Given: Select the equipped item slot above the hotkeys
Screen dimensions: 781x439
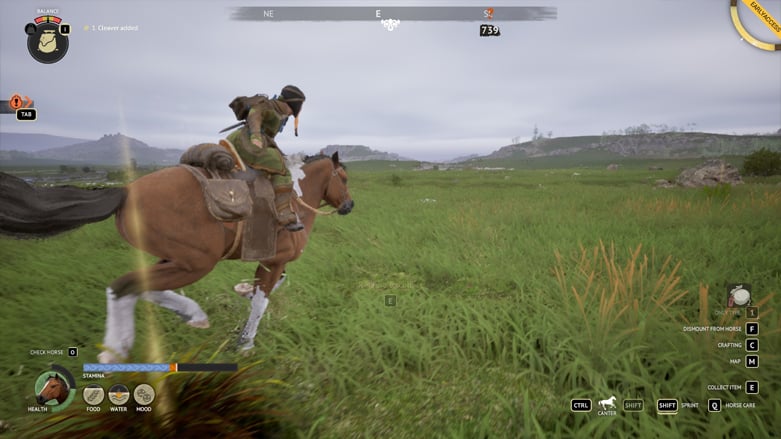Looking at the screenshot, I should (739, 296).
